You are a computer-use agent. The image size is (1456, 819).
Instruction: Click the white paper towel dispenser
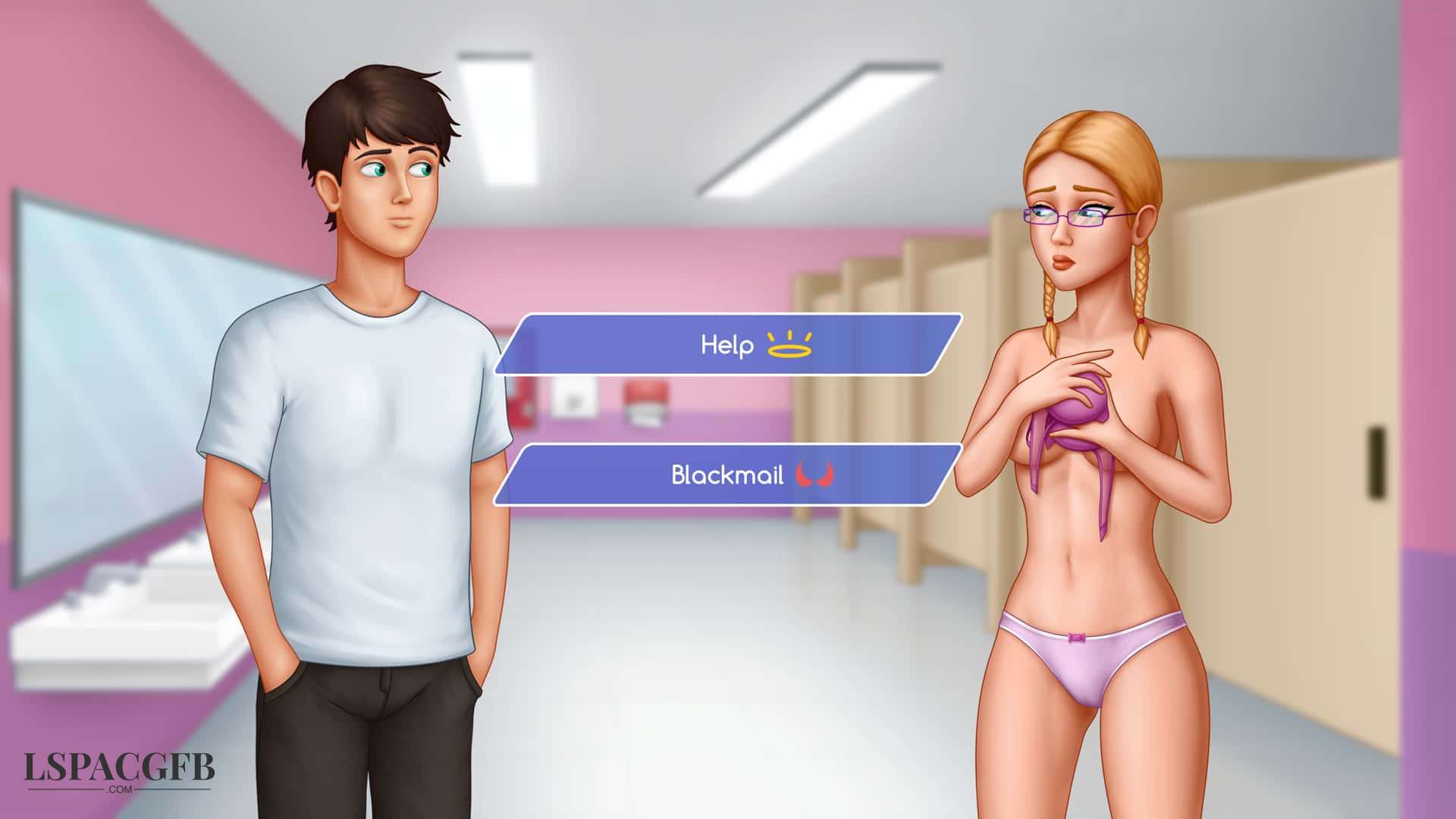[x=574, y=398]
